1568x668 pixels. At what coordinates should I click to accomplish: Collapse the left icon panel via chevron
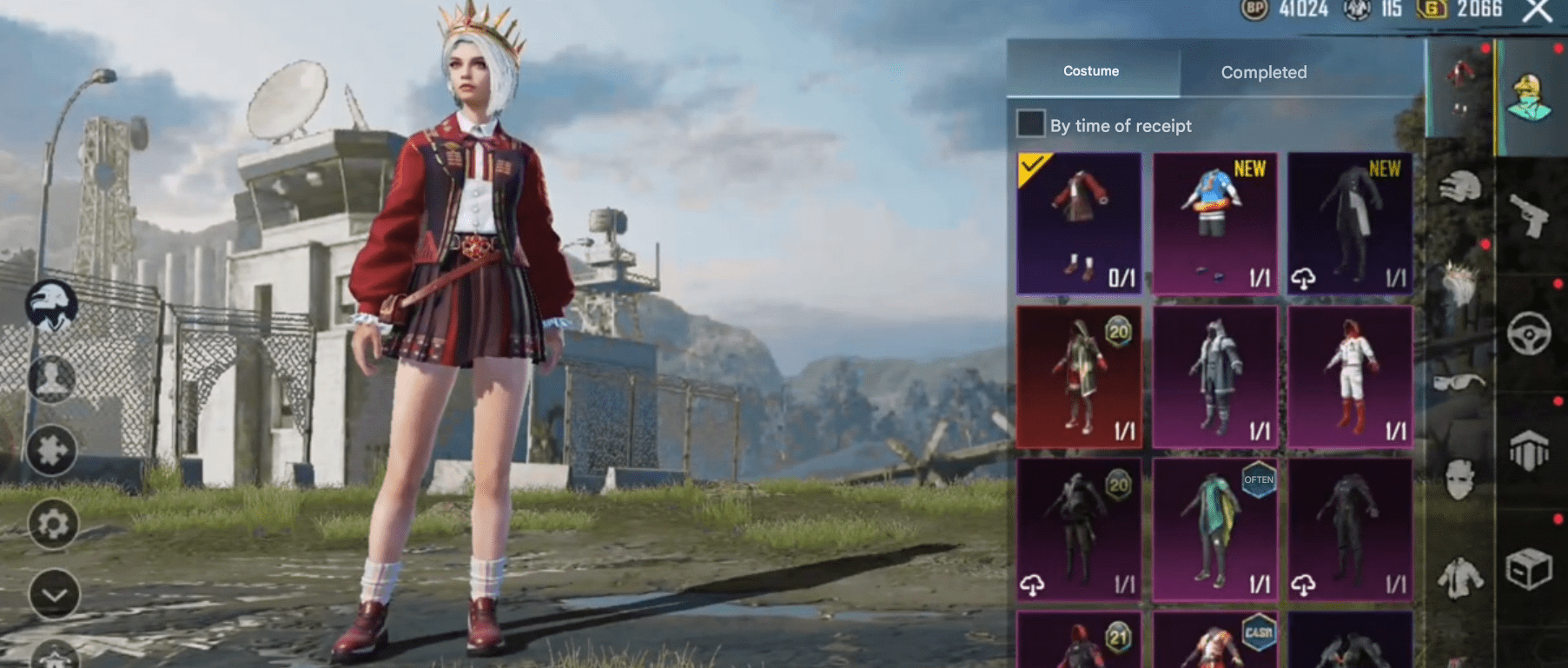coord(52,595)
